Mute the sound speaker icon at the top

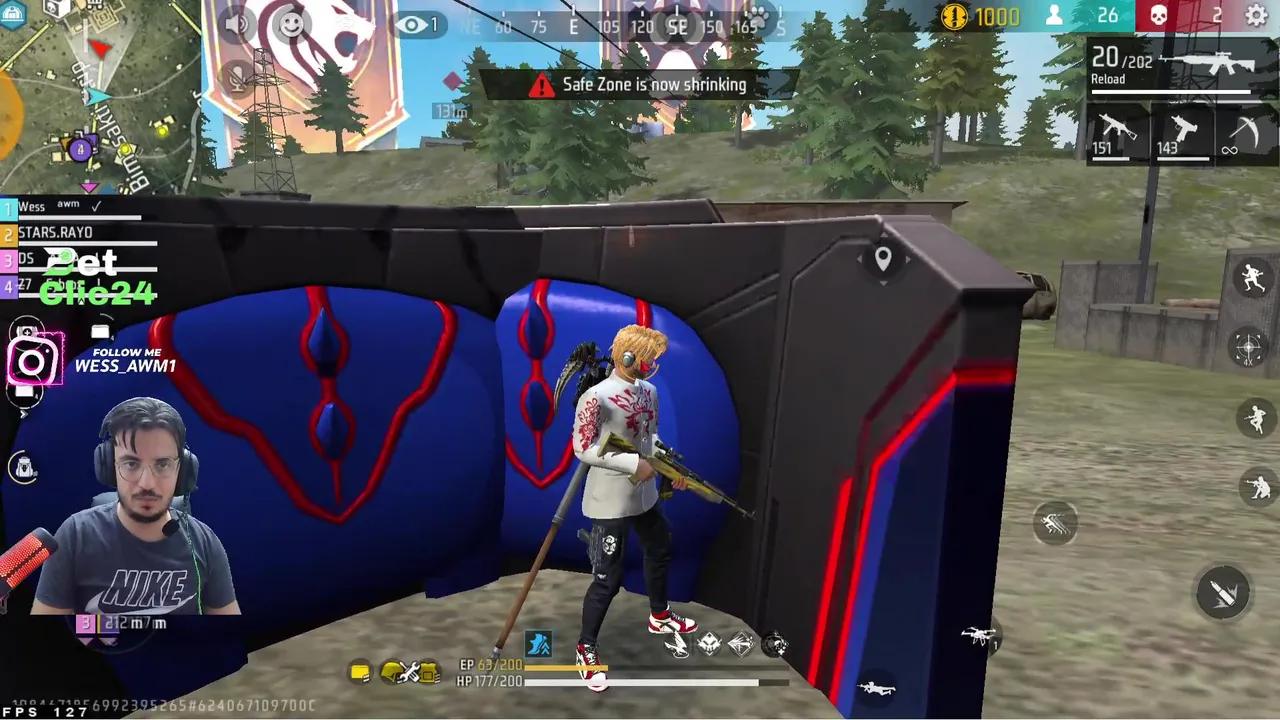tap(237, 24)
